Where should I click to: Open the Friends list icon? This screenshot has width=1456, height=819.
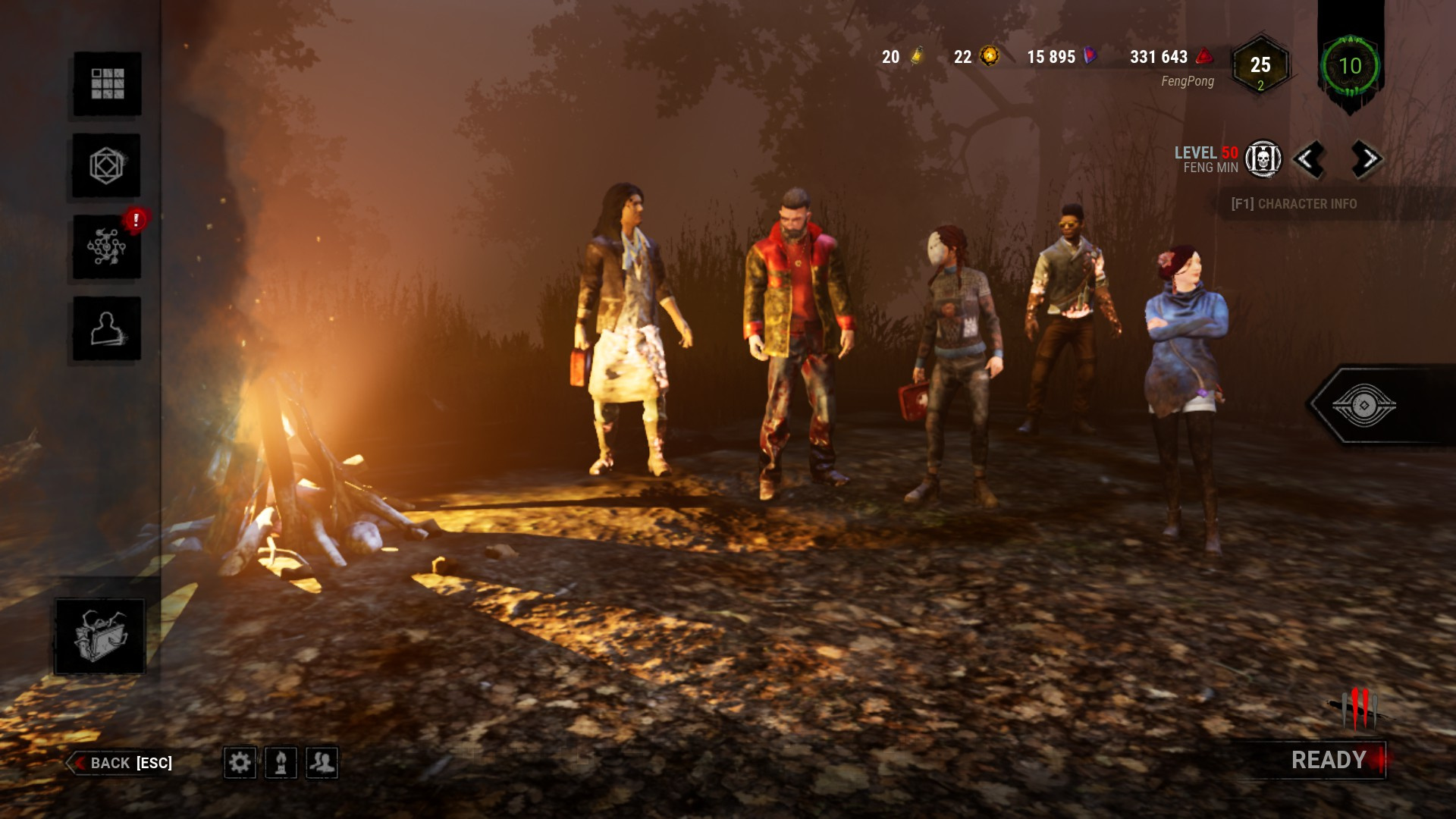(322, 763)
